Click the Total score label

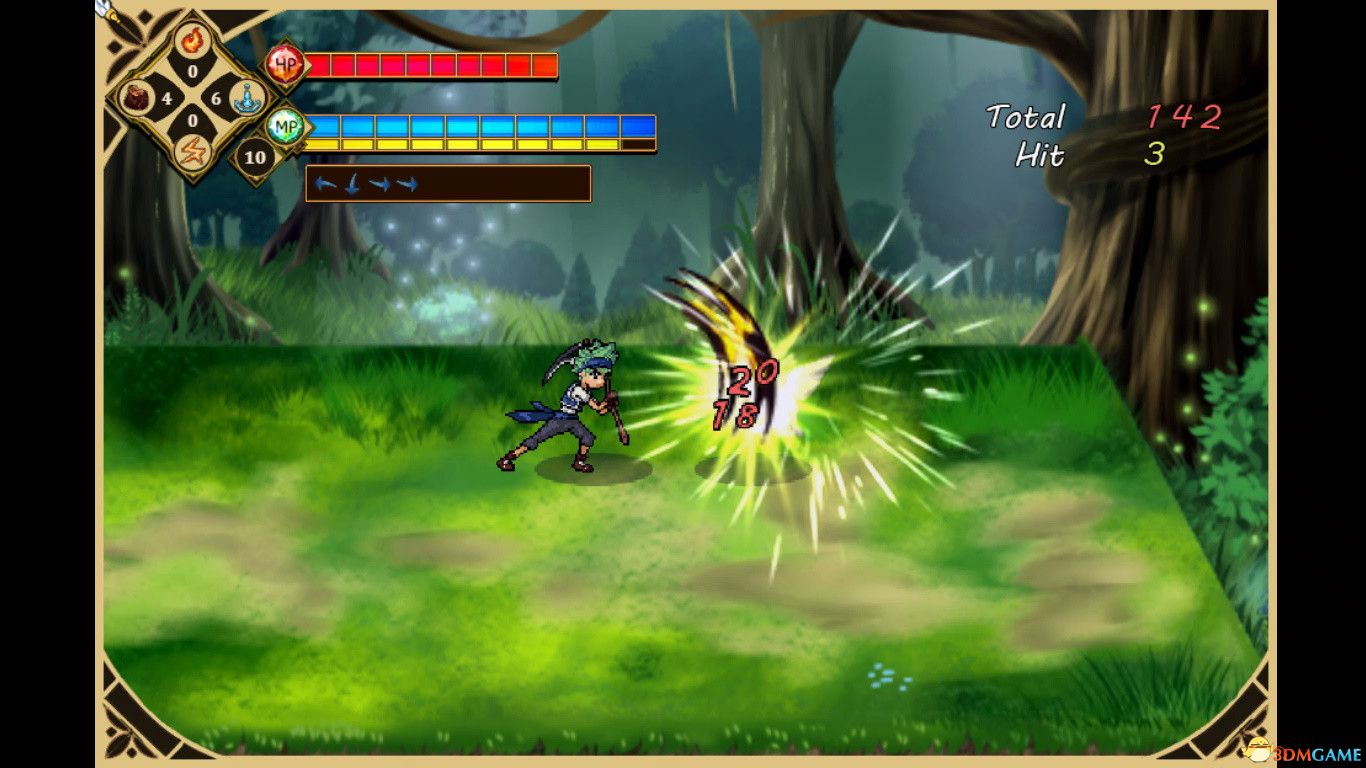pyautogui.click(x=1026, y=118)
